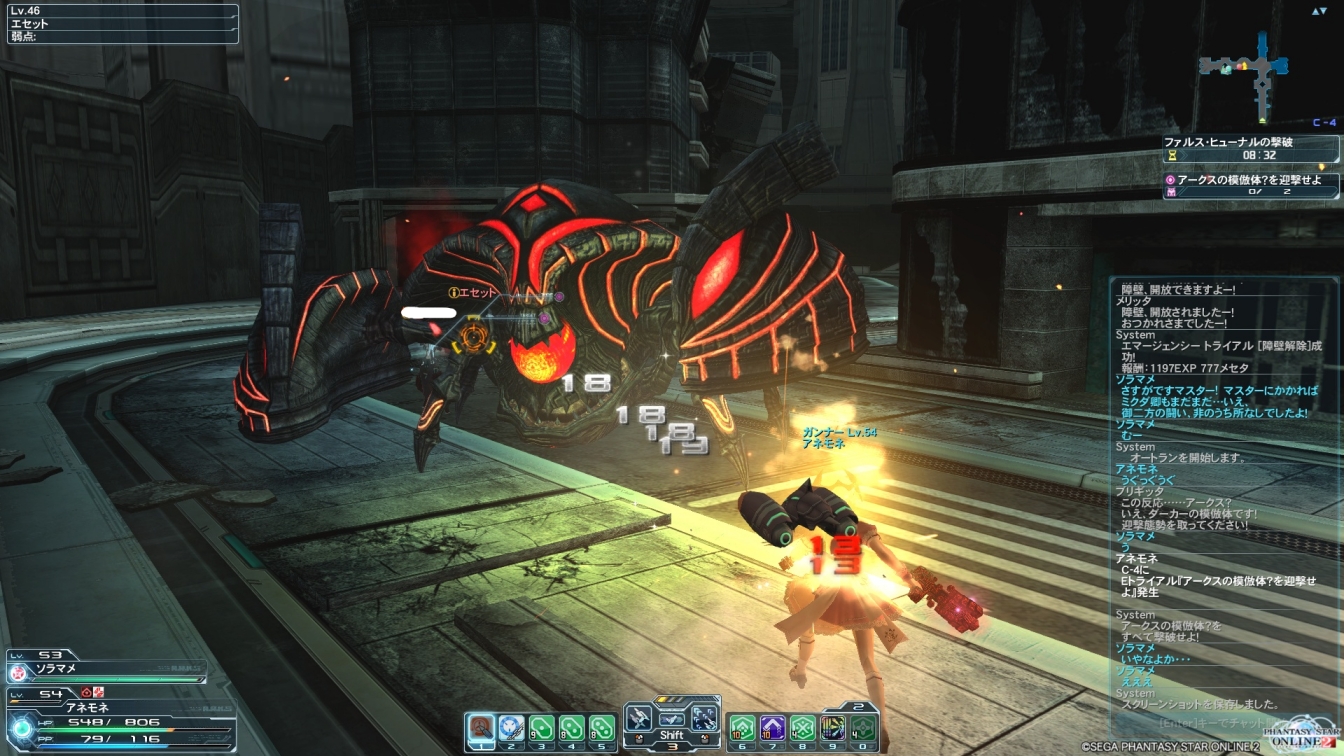
Task: Select the アークスの模倣体?を迎撃せよ trial tracker
Action: pos(1250,185)
